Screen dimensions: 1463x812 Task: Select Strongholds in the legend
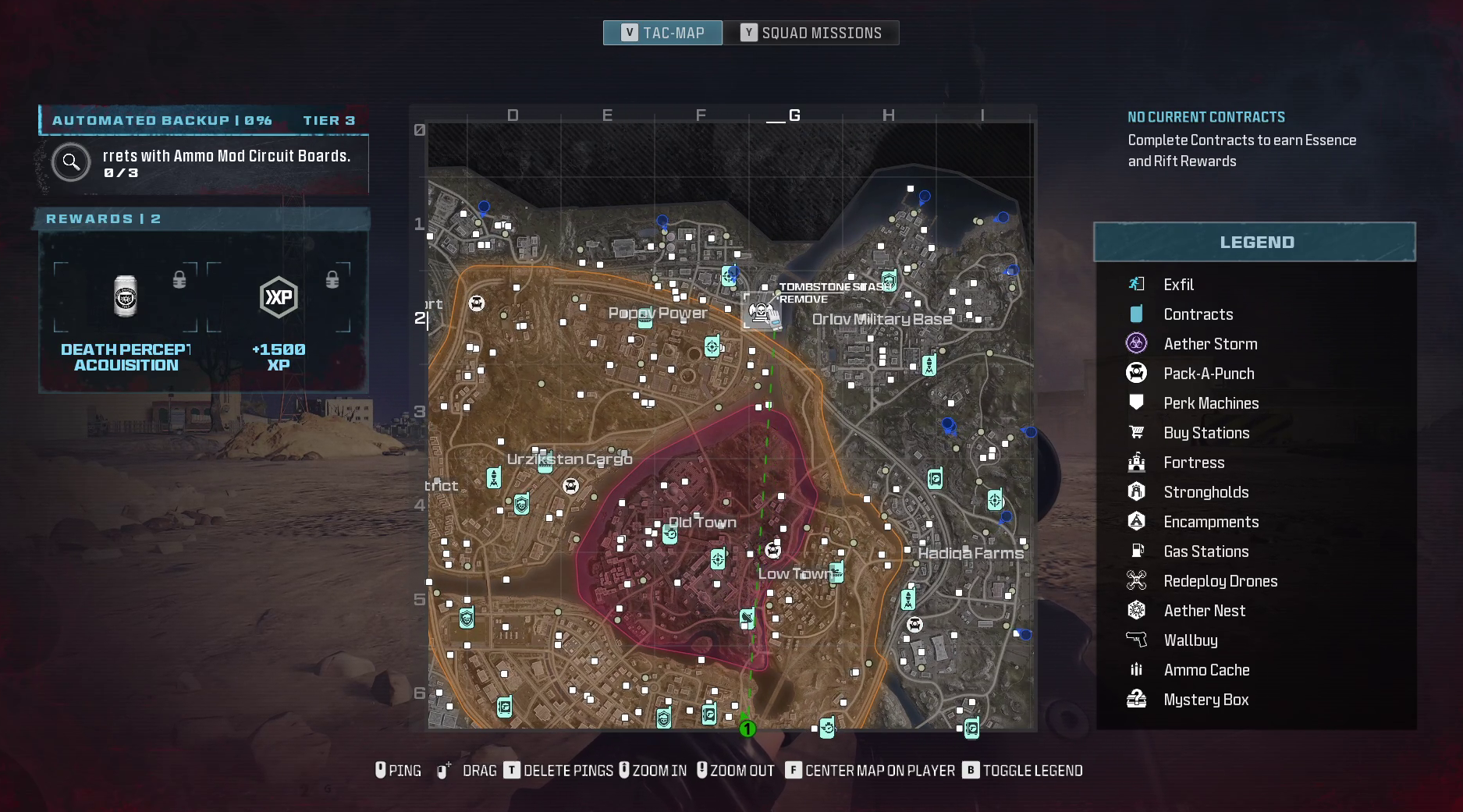coord(1206,492)
